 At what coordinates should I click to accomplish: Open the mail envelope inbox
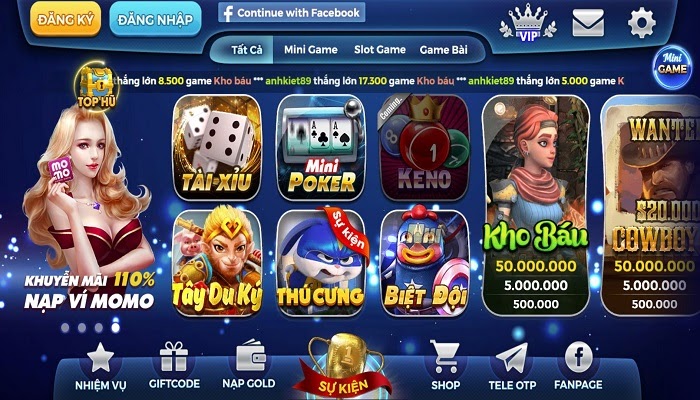[588, 22]
